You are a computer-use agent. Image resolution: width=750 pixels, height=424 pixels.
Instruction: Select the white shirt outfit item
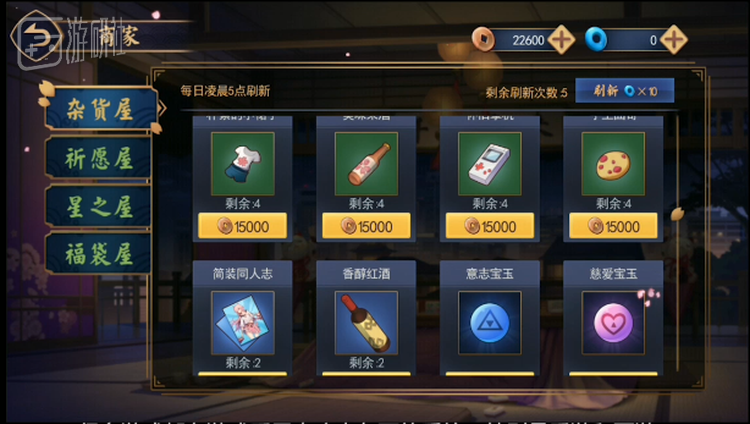(x=243, y=163)
